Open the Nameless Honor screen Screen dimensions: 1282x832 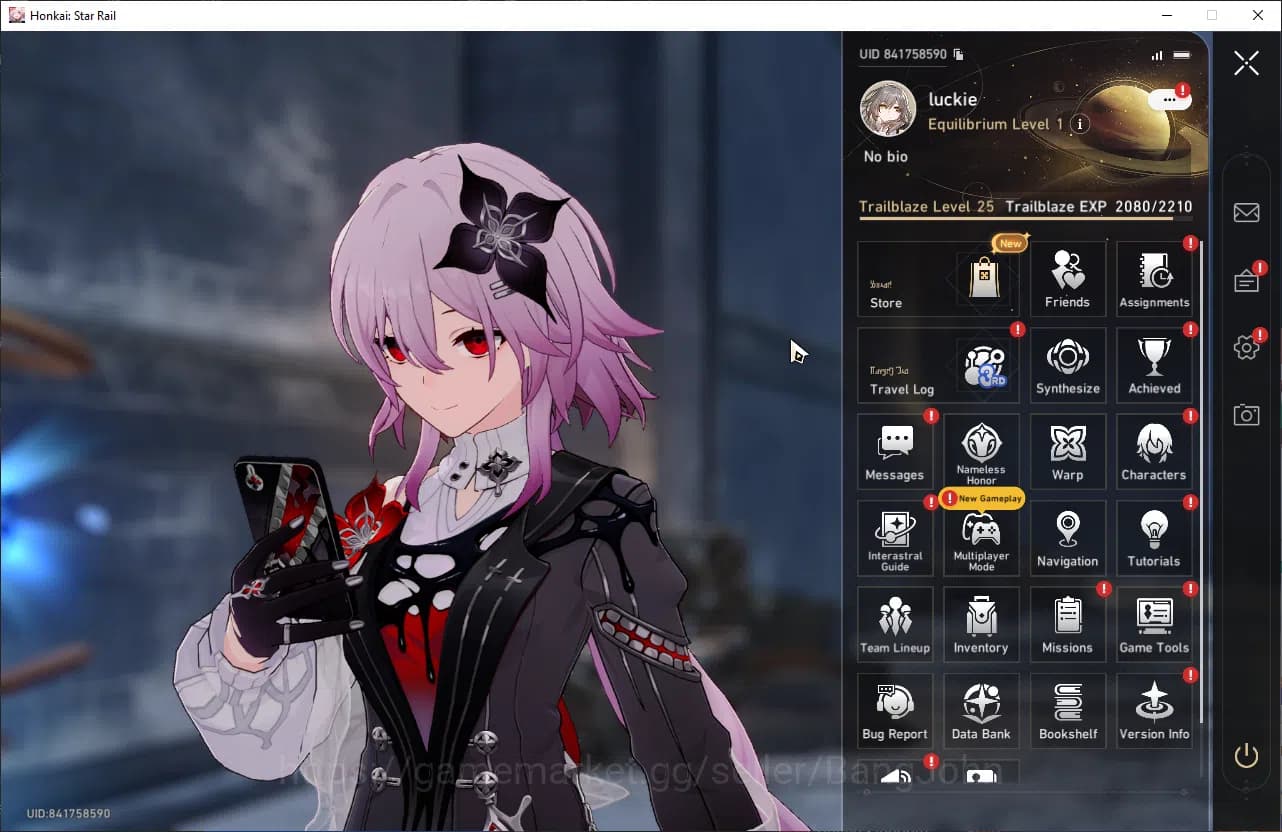coord(981,451)
